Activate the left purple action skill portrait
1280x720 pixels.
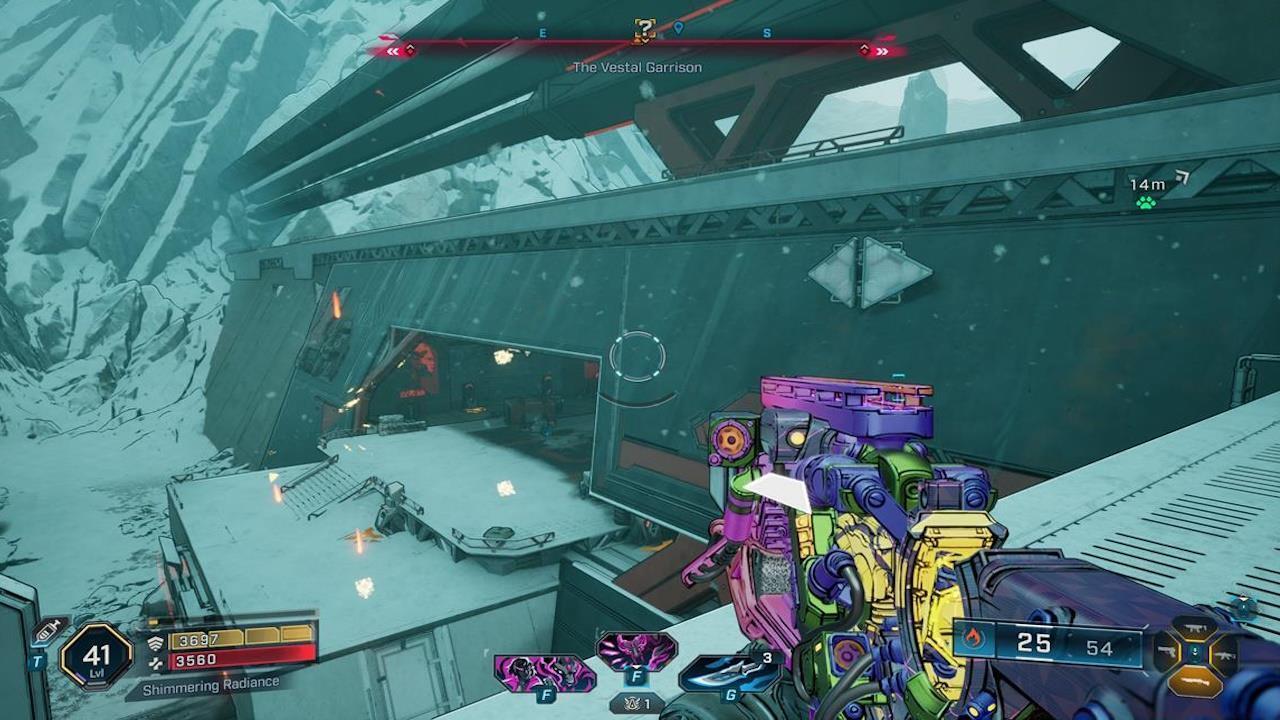[x=541, y=671]
